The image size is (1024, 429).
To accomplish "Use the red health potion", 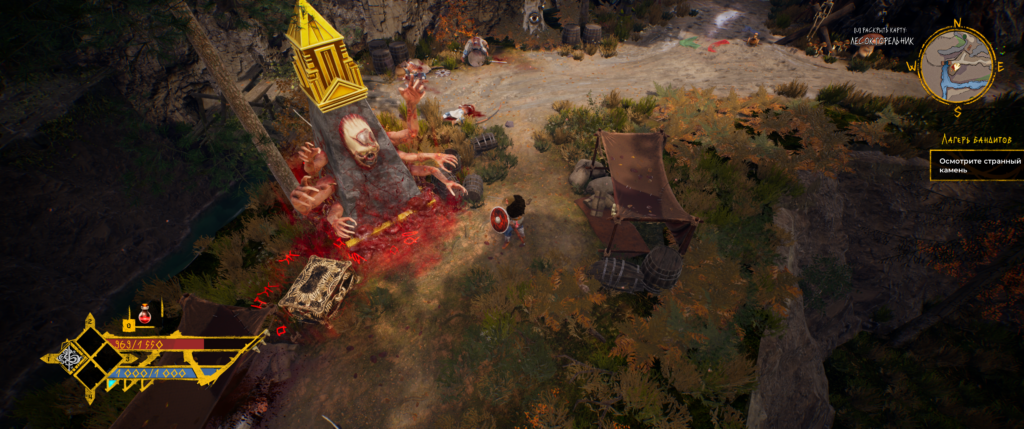I will coord(144,312).
